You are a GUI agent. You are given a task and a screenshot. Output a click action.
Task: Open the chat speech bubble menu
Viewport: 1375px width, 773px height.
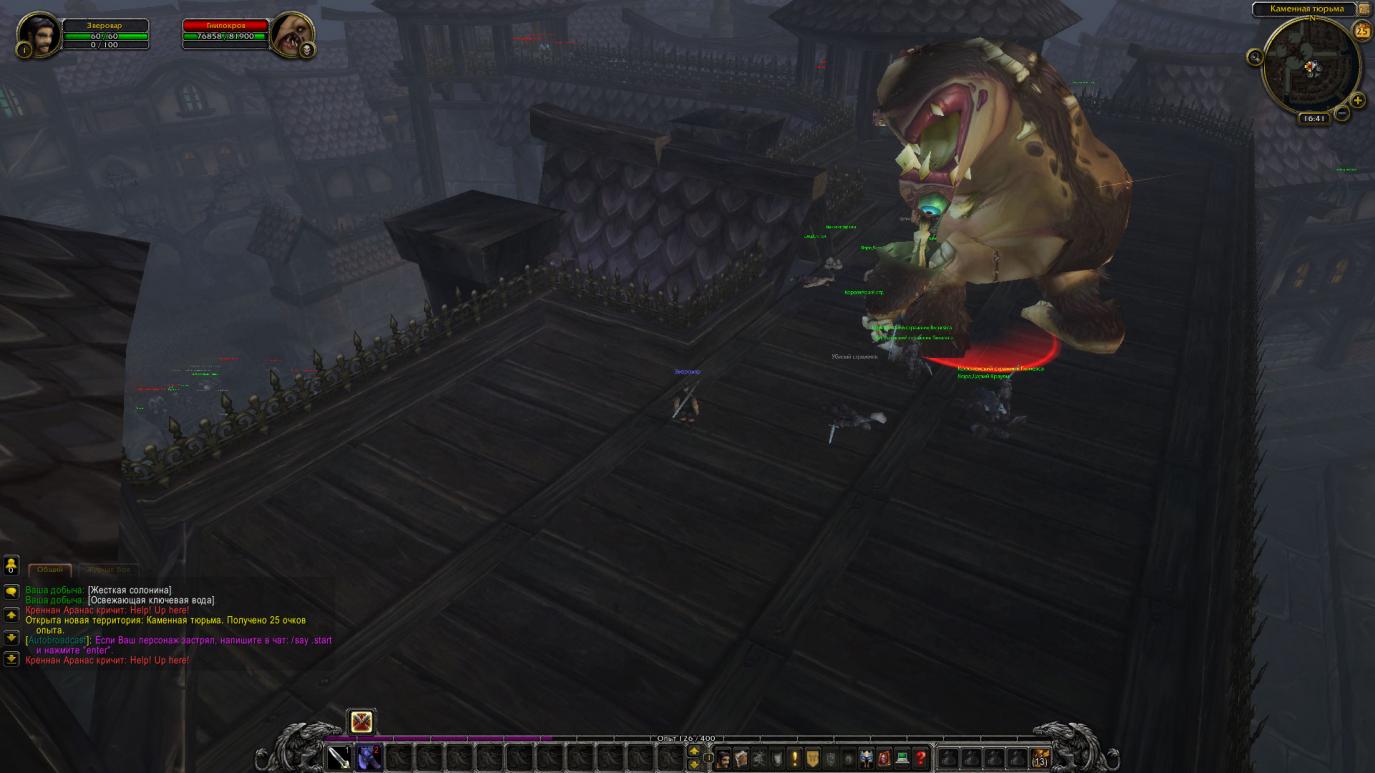11,592
